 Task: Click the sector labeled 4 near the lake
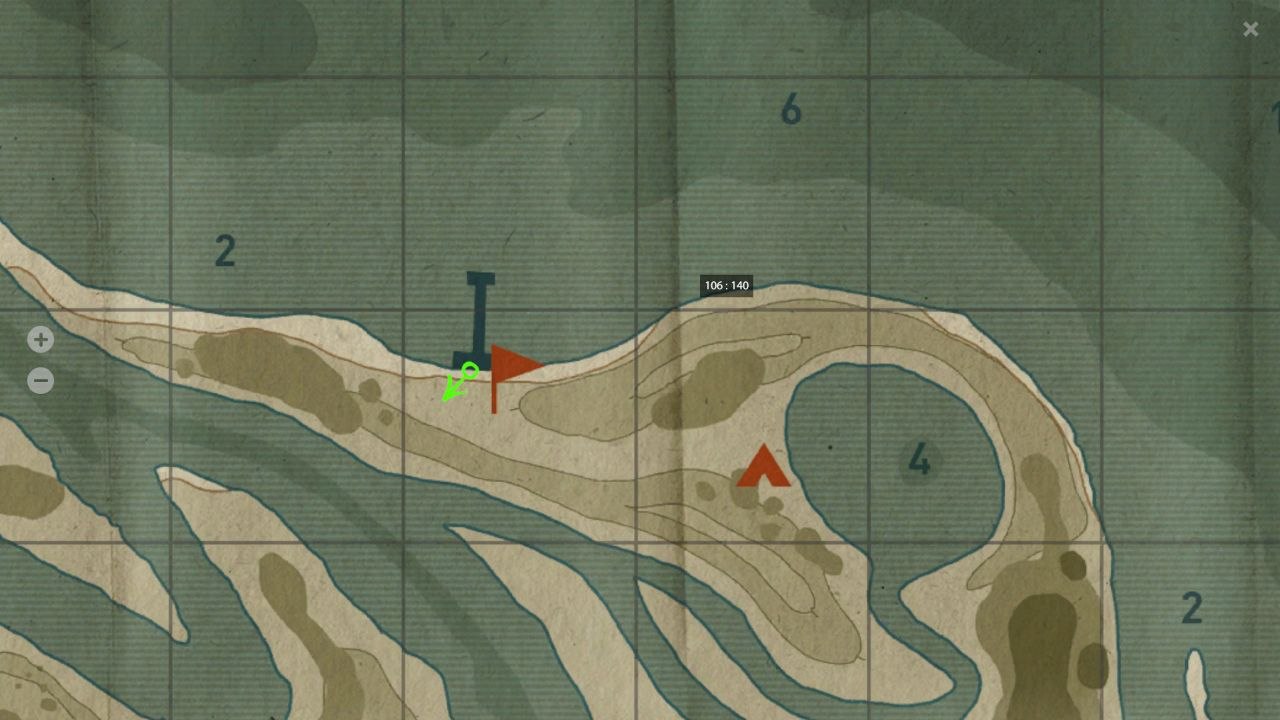click(x=919, y=459)
